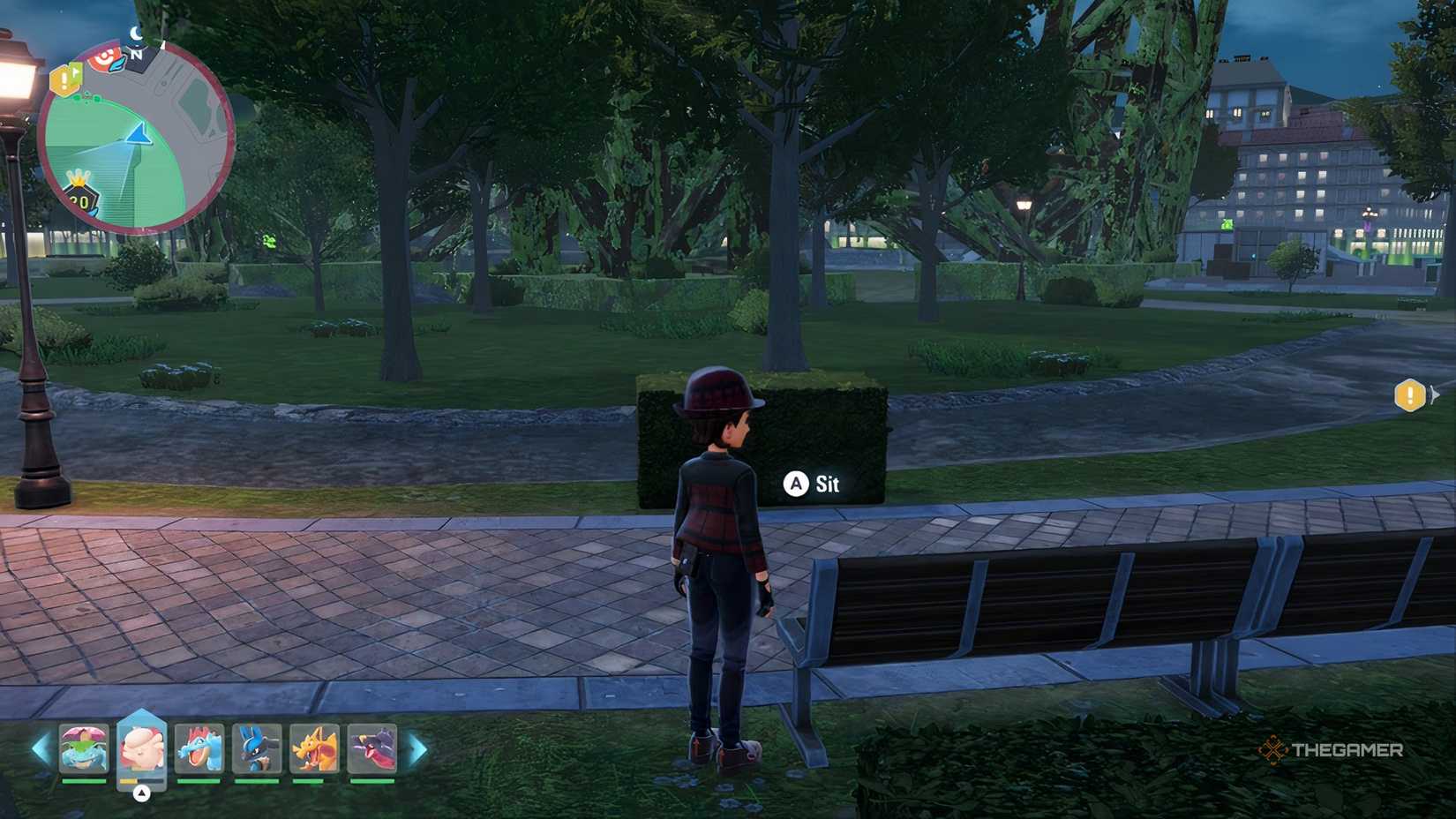Select Charizard in the party bar

coord(317,748)
